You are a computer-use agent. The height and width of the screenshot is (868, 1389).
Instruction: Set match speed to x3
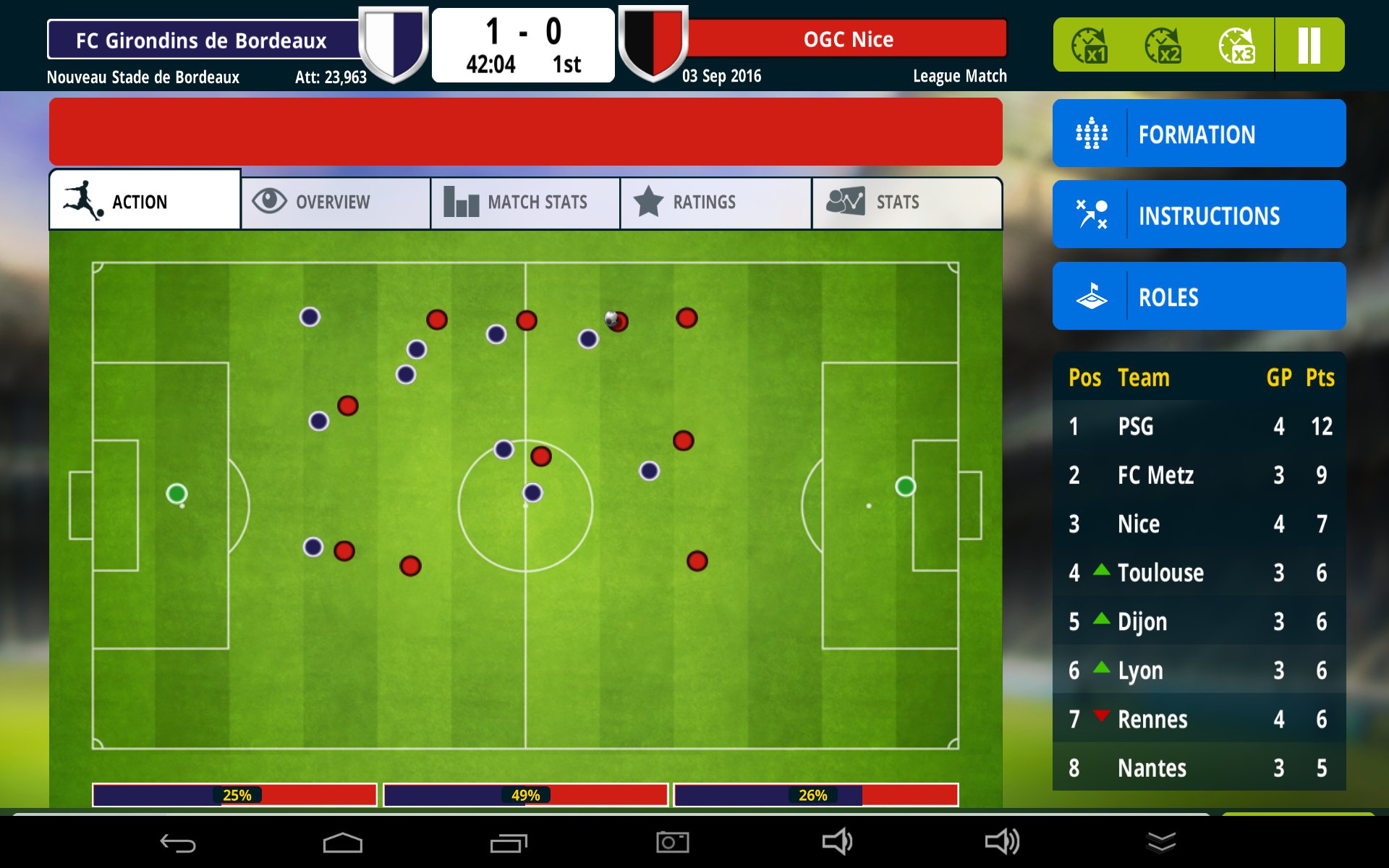click(1237, 46)
